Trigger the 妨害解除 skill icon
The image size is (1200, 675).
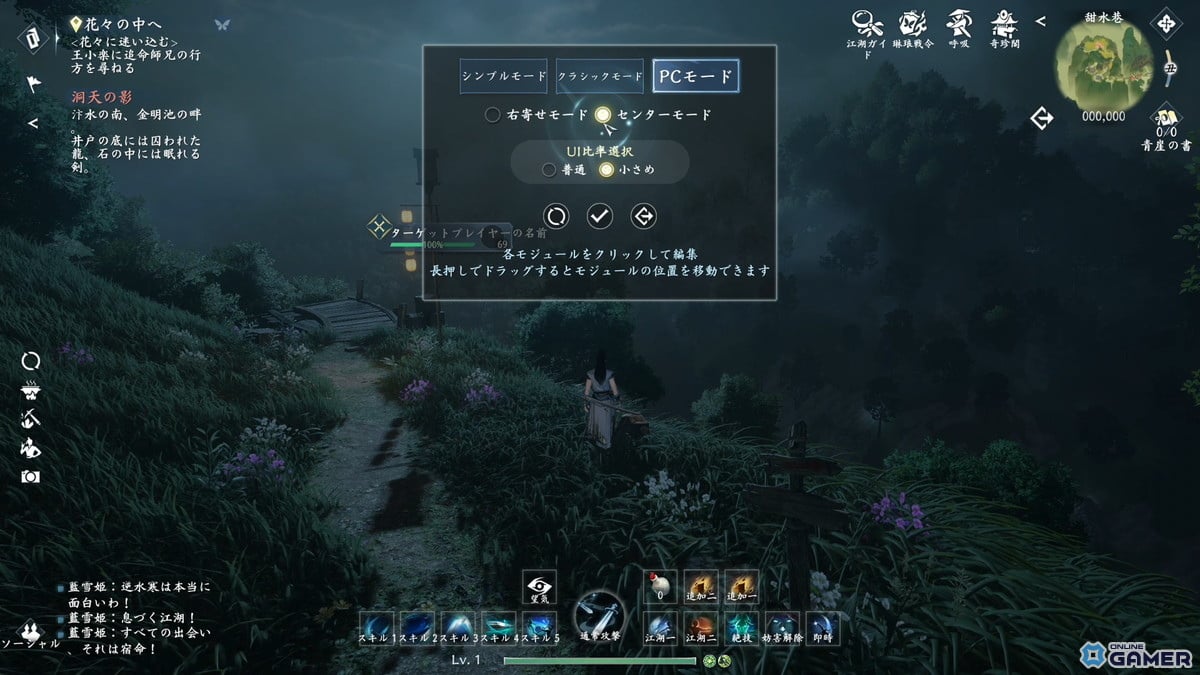coord(783,625)
